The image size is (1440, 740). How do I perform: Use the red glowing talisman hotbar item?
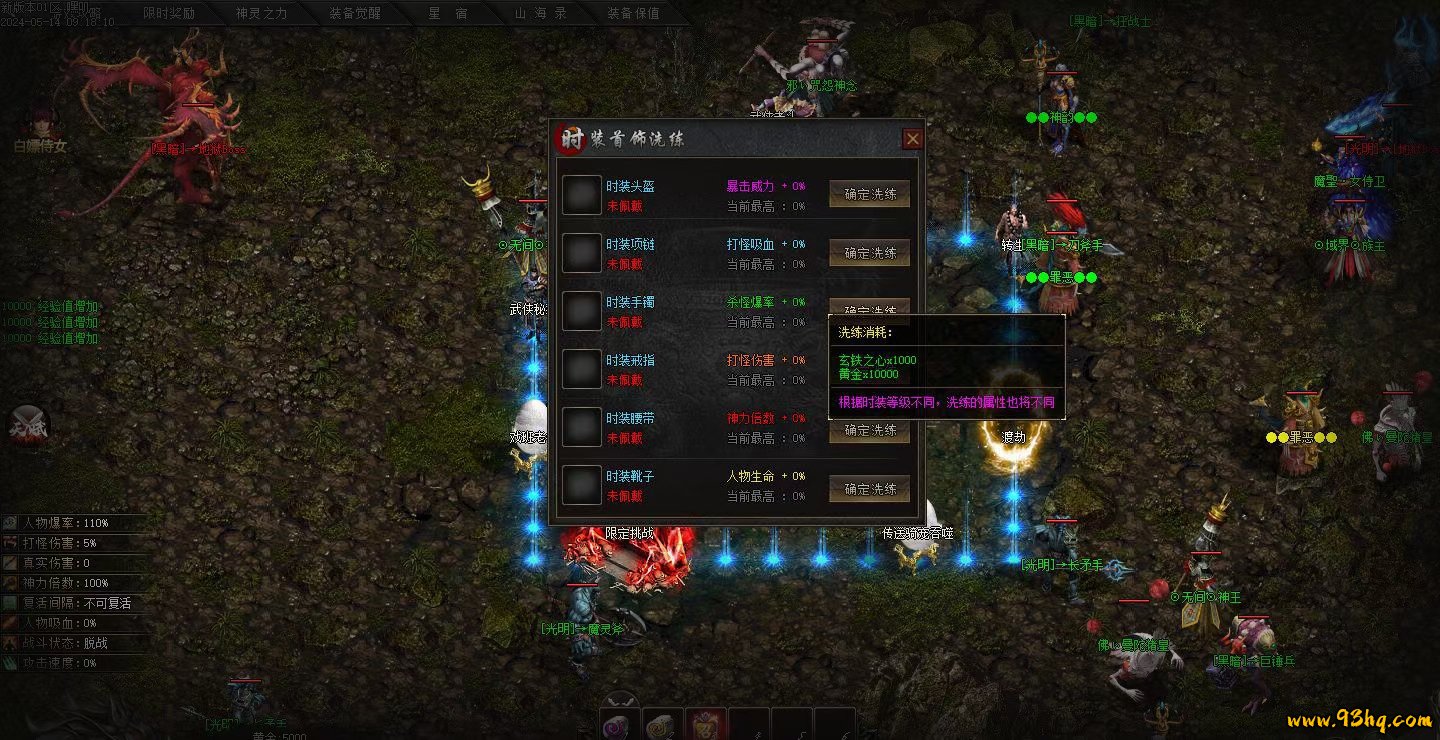tap(706, 726)
